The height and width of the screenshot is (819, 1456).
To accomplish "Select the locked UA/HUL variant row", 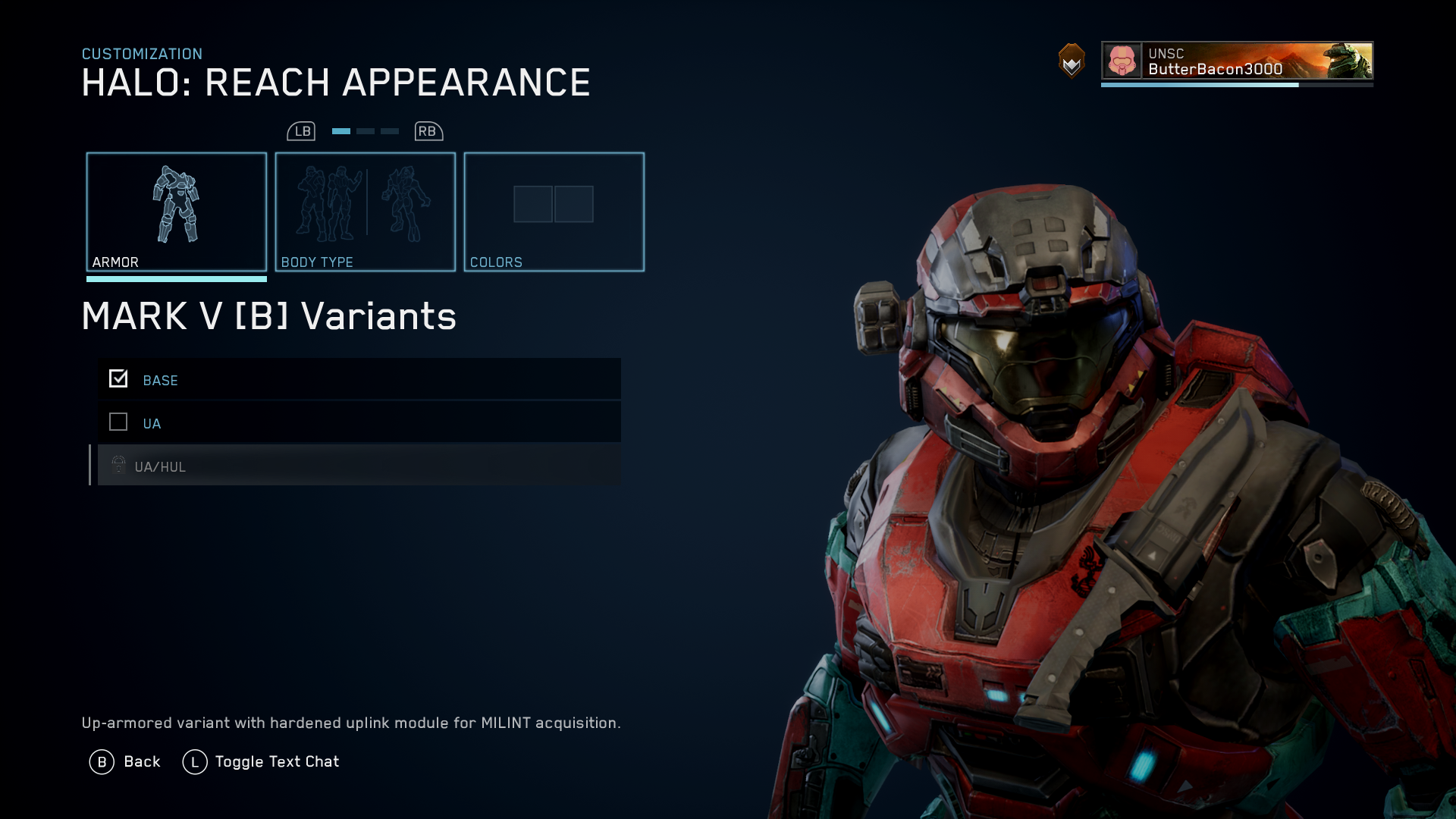I will (x=356, y=466).
